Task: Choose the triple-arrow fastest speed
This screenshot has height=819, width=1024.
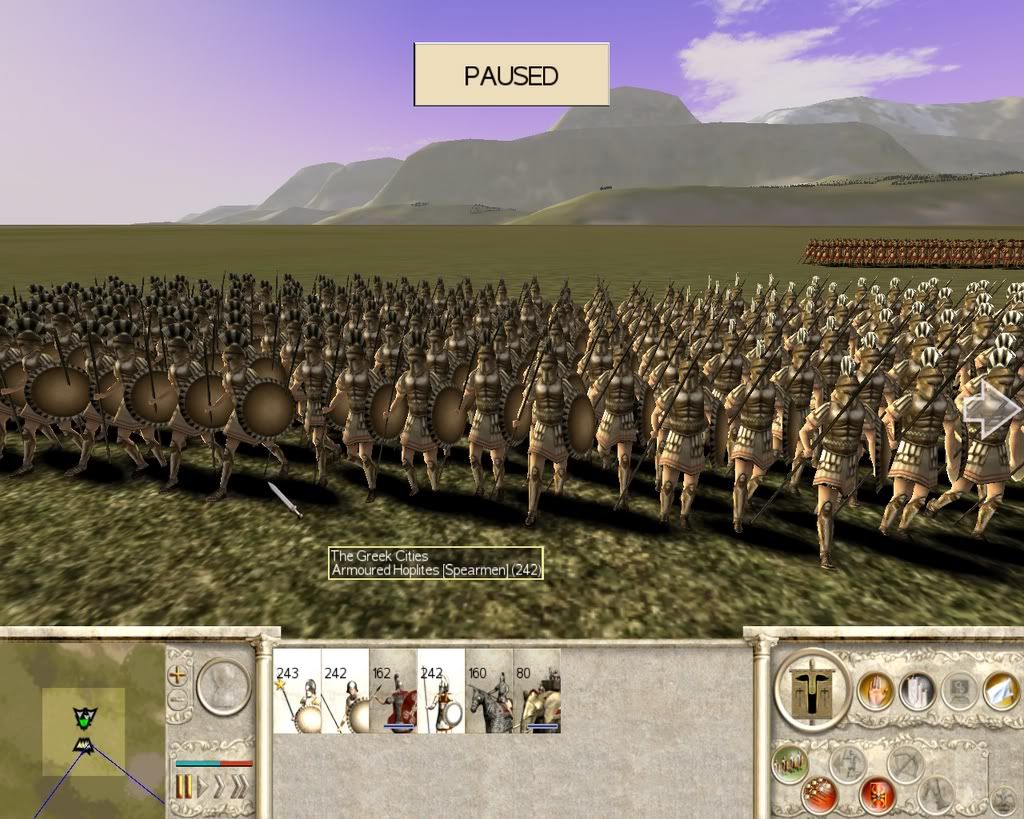Action: tap(239, 787)
